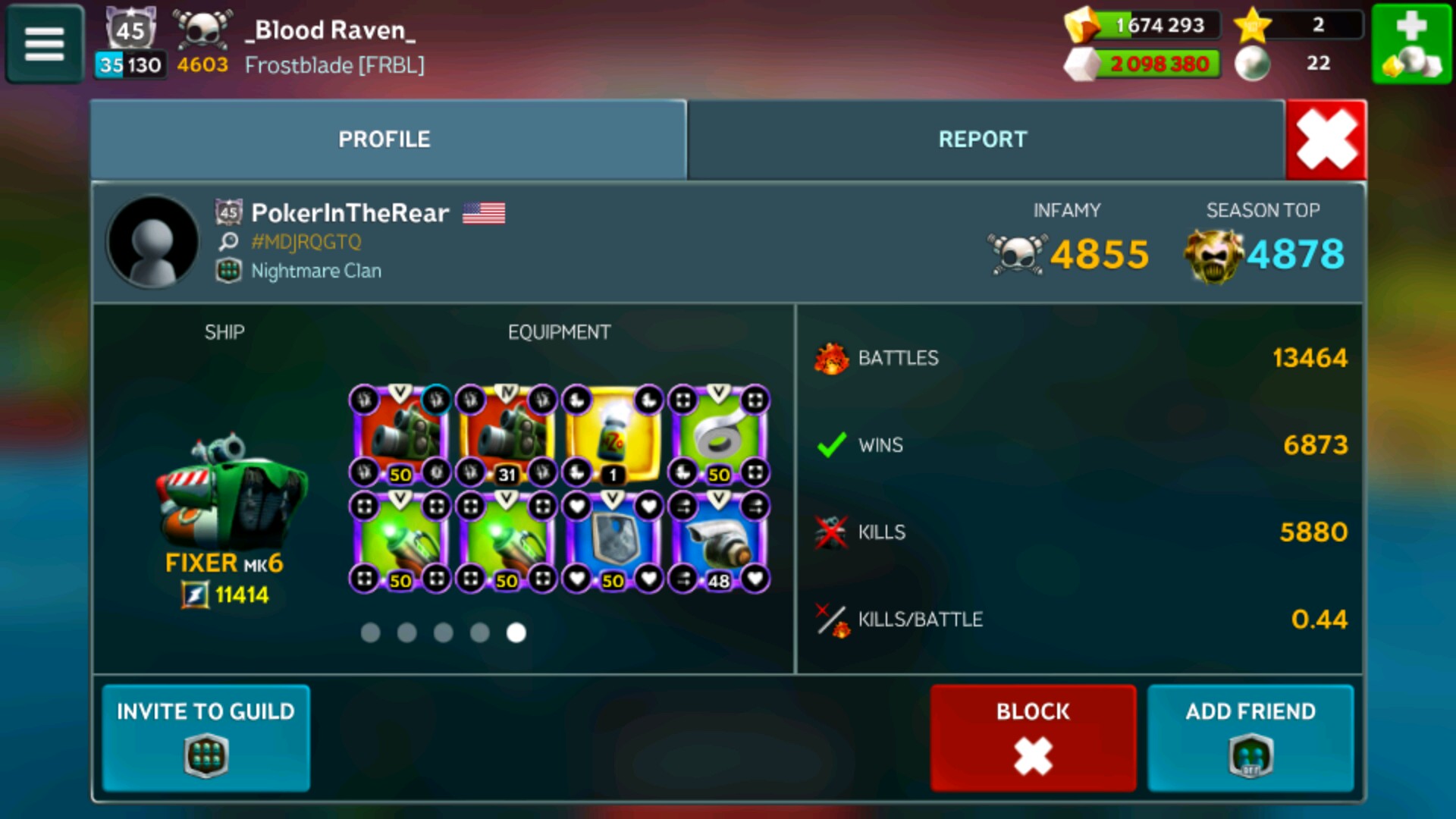Select the level 48 turbo equipment slot
The image size is (1456, 819).
[x=718, y=541]
